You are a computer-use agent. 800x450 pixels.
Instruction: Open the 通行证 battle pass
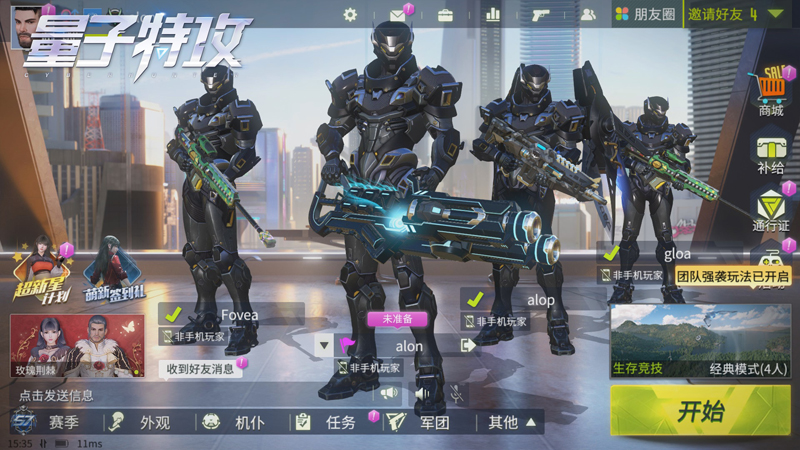pyautogui.click(x=770, y=210)
